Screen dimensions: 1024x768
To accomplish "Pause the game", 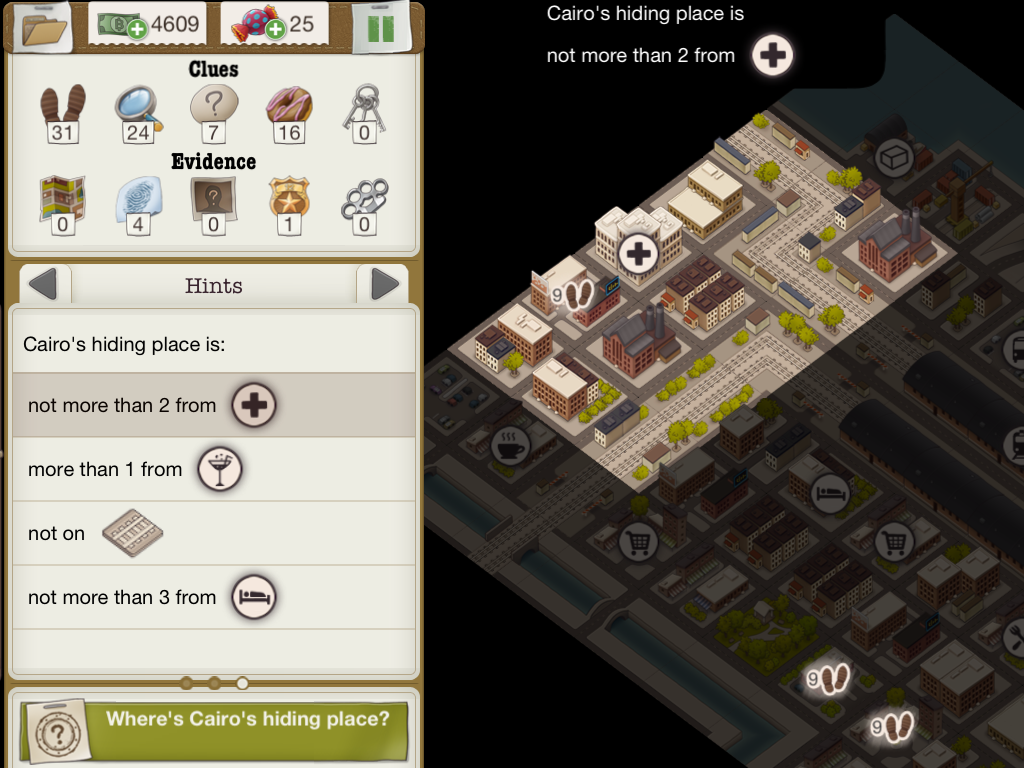I will (381, 27).
